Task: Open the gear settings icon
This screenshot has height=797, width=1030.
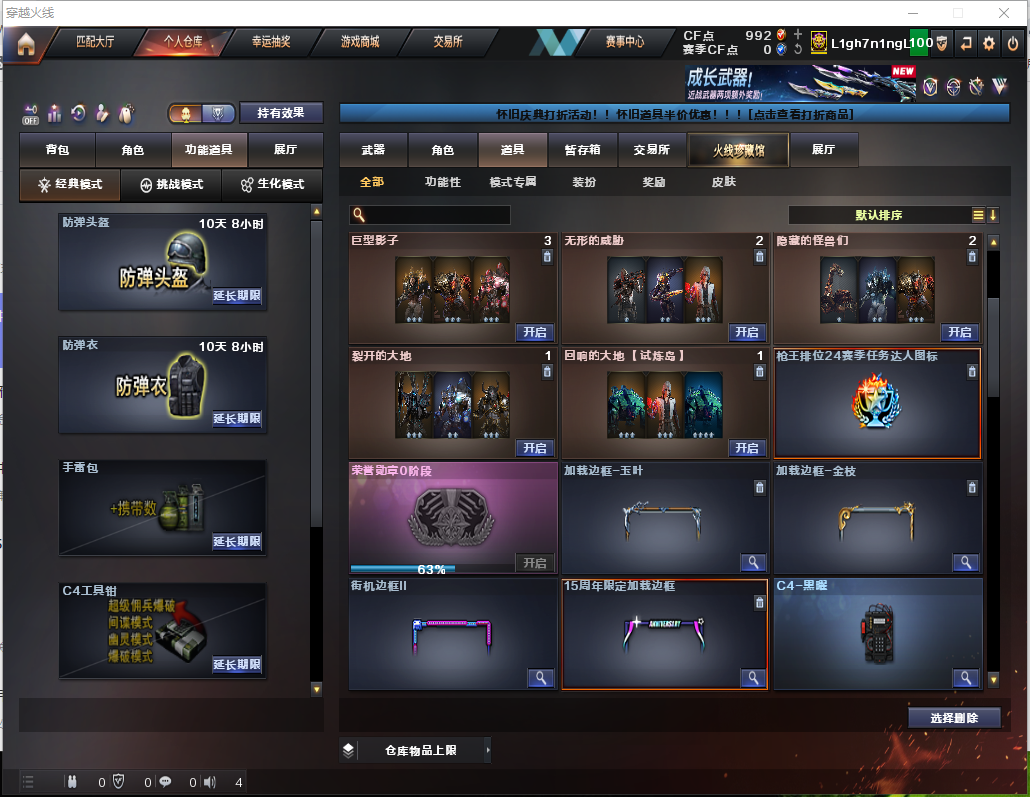Action: [x=989, y=43]
